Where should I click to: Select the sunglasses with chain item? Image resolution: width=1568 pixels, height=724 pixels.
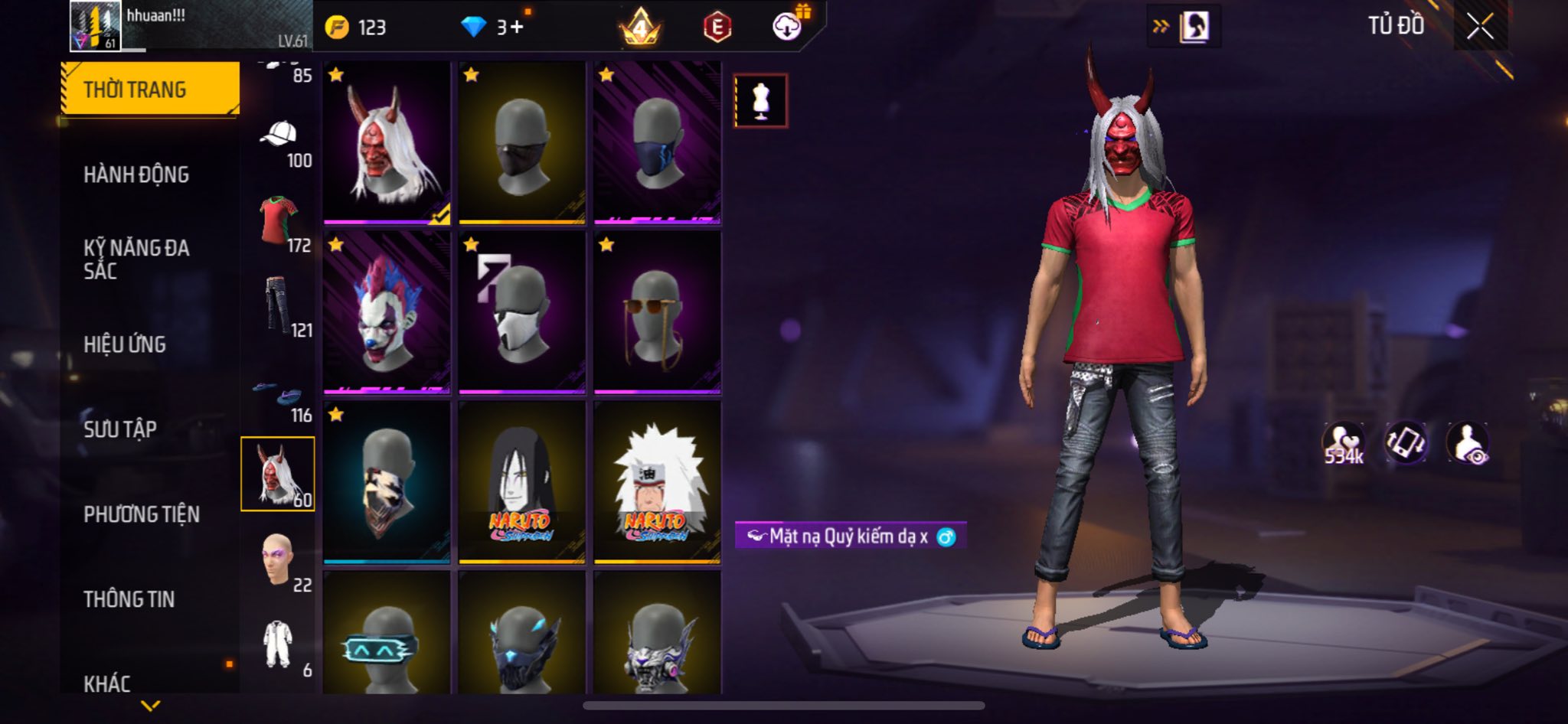click(x=657, y=312)
